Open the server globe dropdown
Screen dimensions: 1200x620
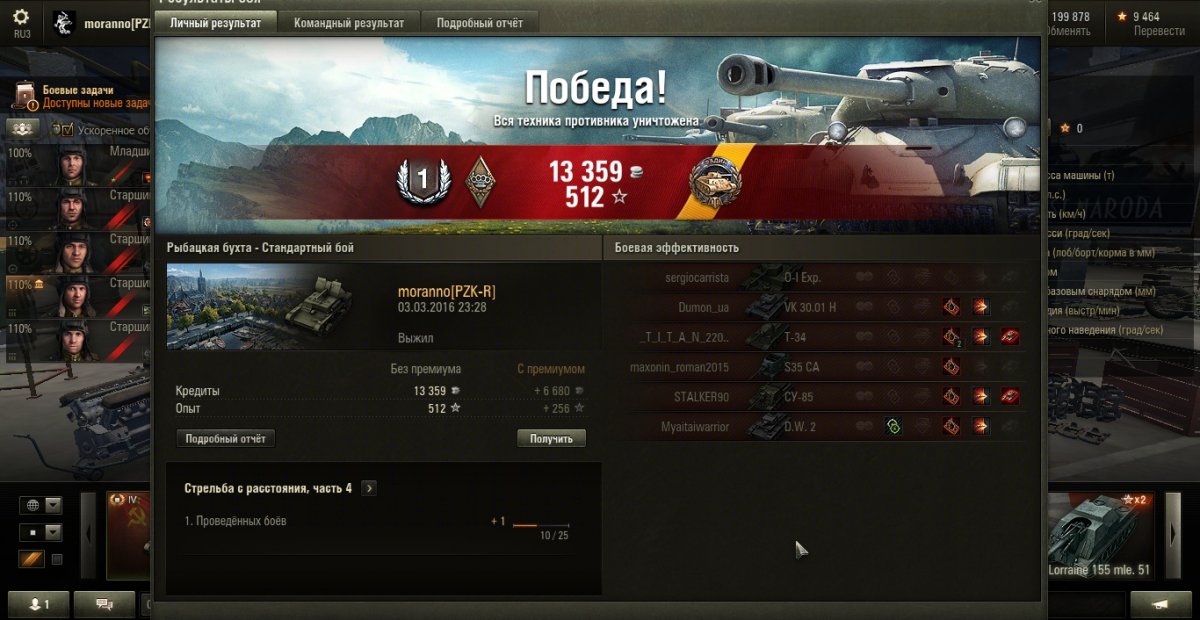click(41, 505)
